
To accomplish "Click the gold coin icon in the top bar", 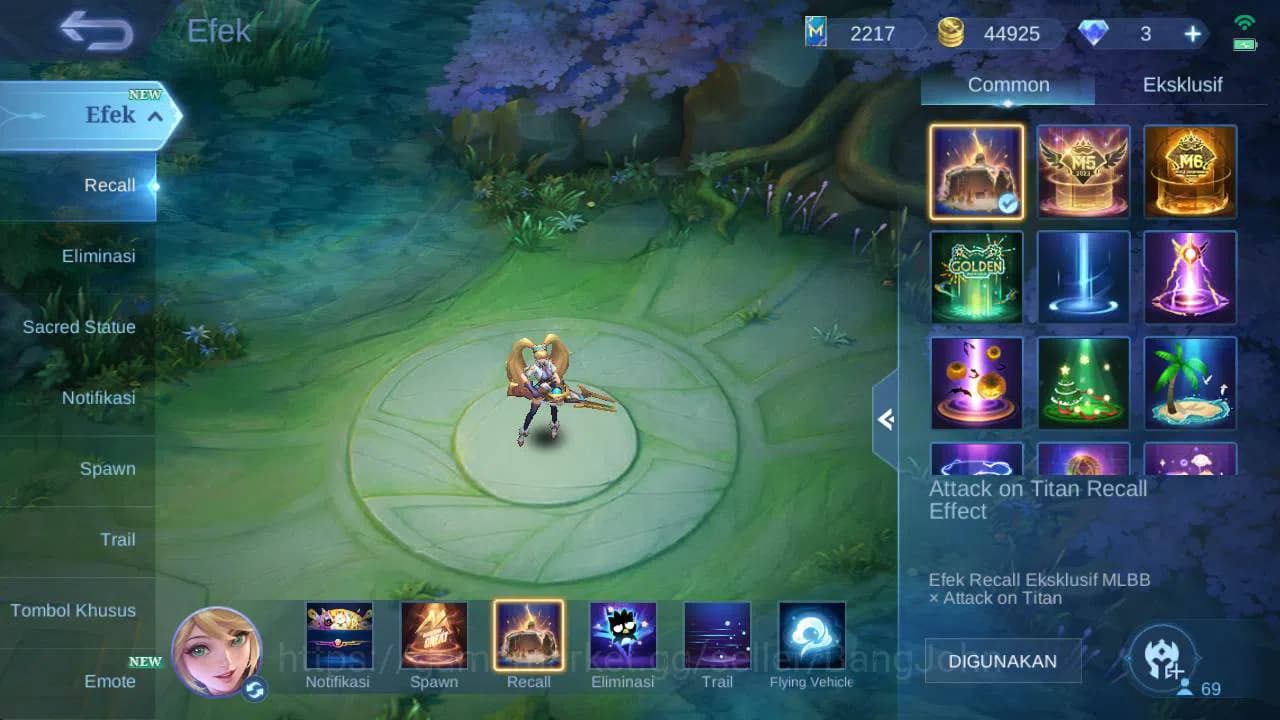I will 953,32.
